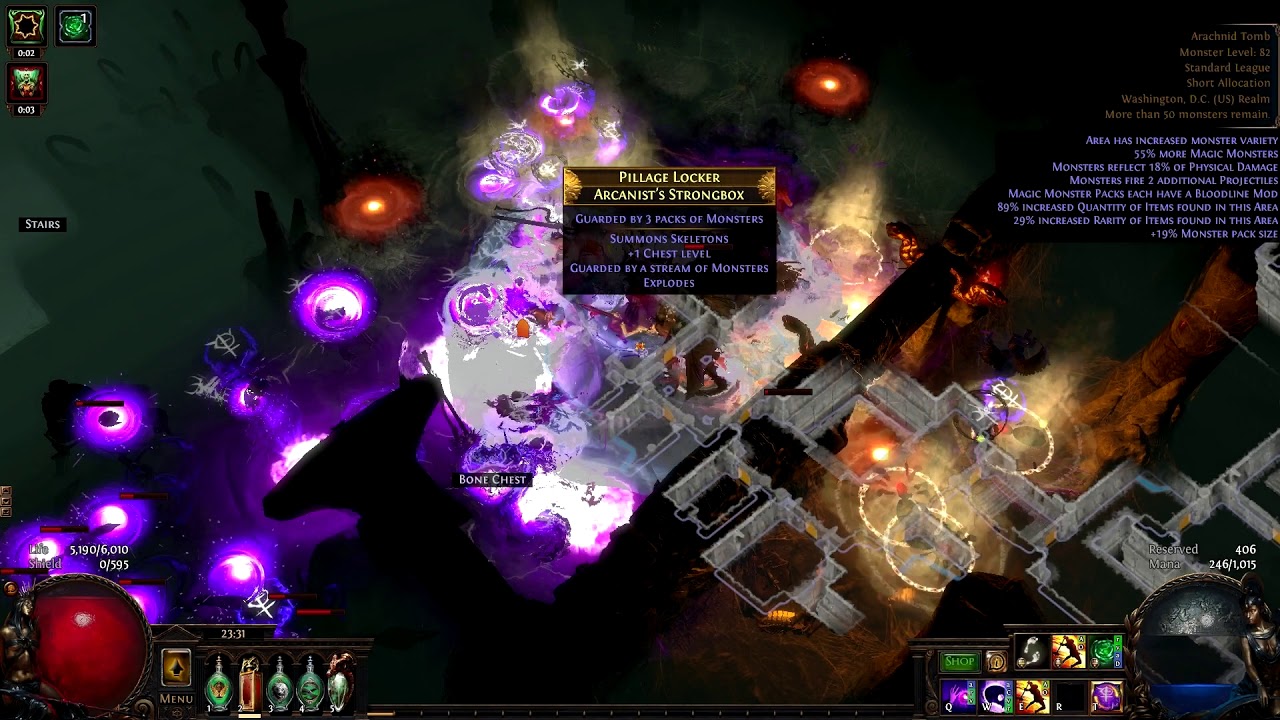Screen dimensions: 1280x720
Task: Click the Stairs label
Action: [43, 224]
